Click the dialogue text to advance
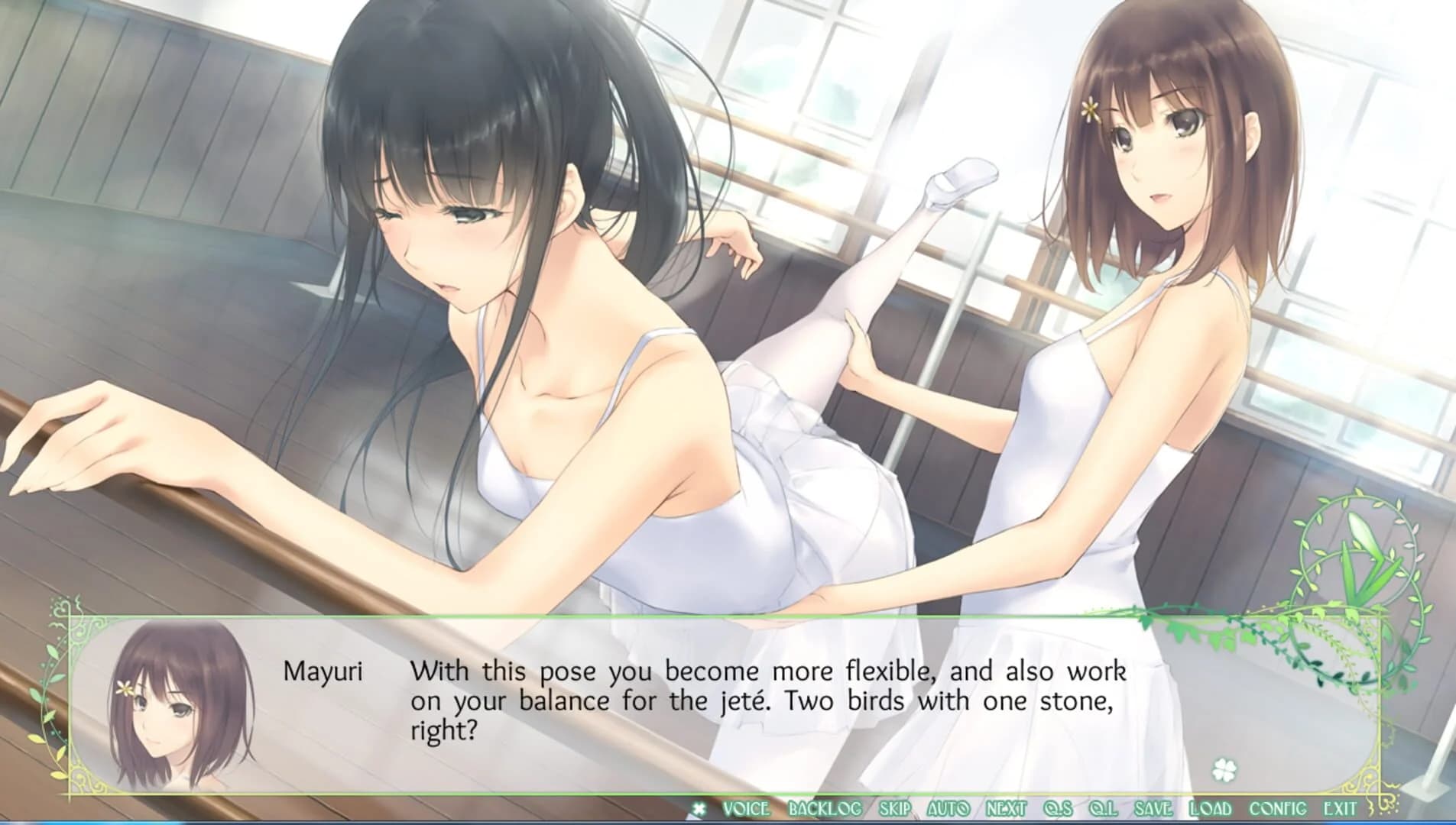Viewport: 1456px width, 825px height. pyautogui.click(x=764, y=695)
